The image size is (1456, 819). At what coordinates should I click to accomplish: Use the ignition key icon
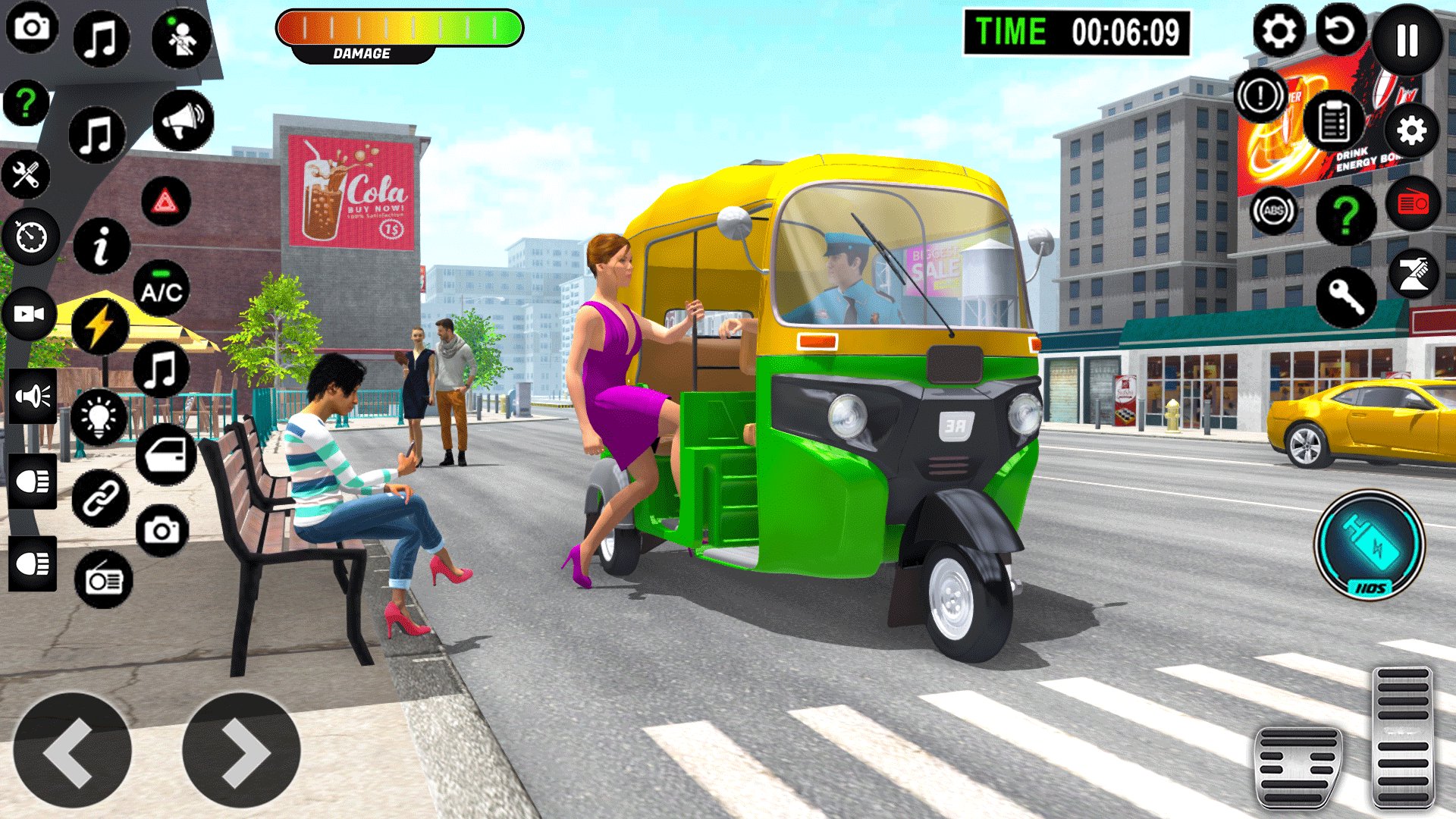(x=1346, y=297)
